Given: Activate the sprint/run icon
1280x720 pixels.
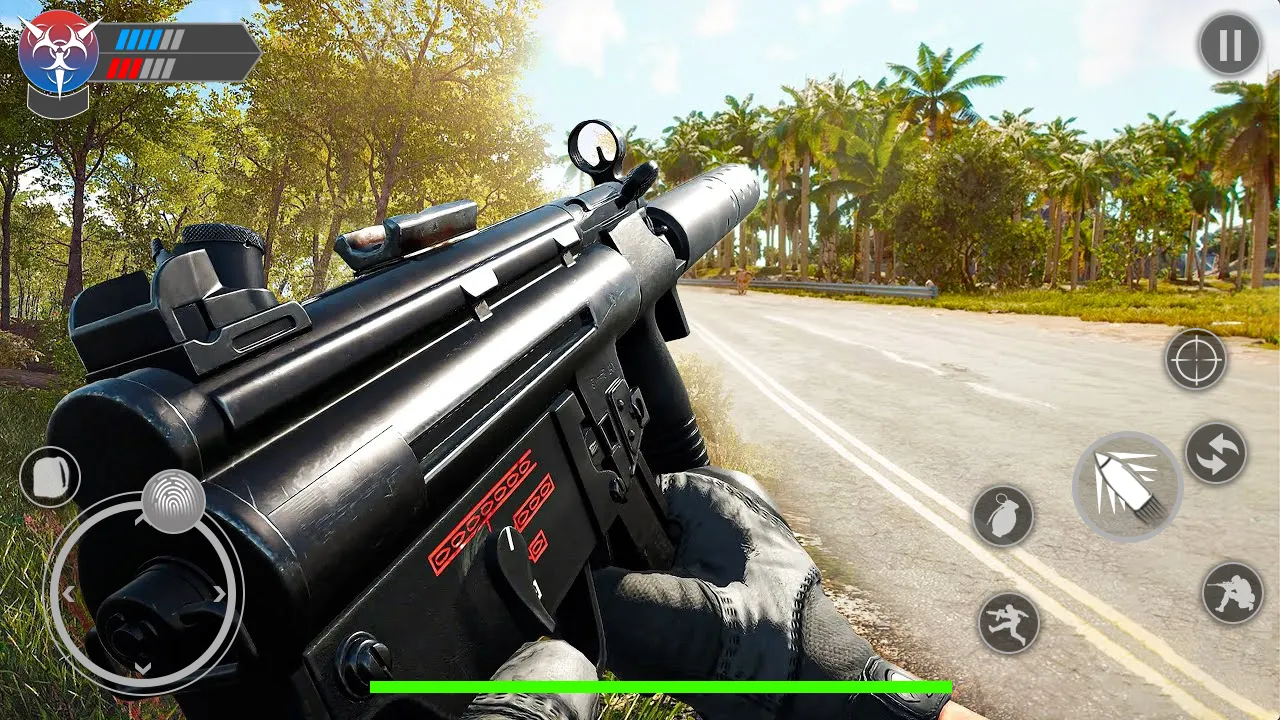Looking at the screenshot, I should [x=1011, y=622].
